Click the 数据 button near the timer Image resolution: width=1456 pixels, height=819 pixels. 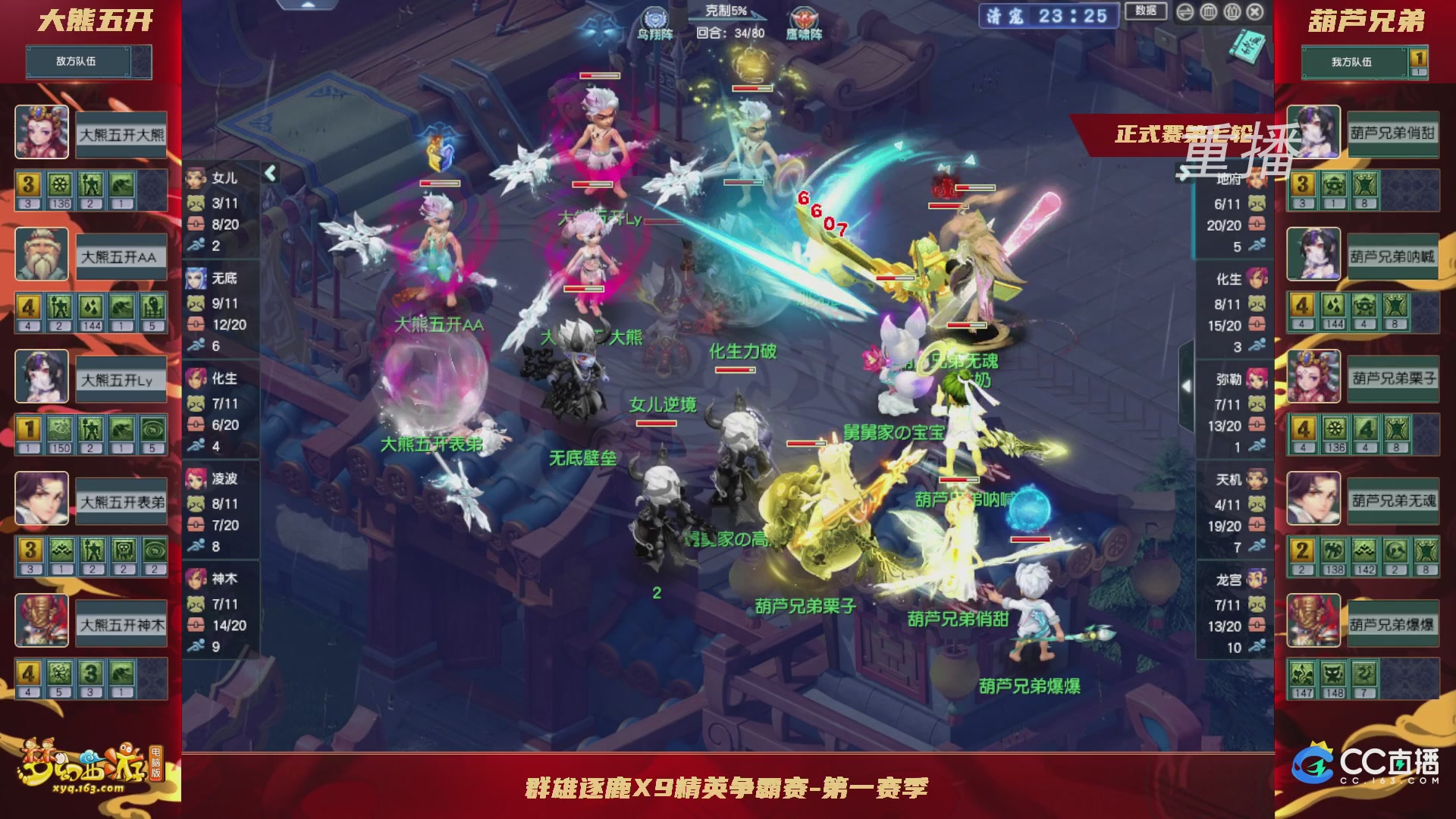1145,11
